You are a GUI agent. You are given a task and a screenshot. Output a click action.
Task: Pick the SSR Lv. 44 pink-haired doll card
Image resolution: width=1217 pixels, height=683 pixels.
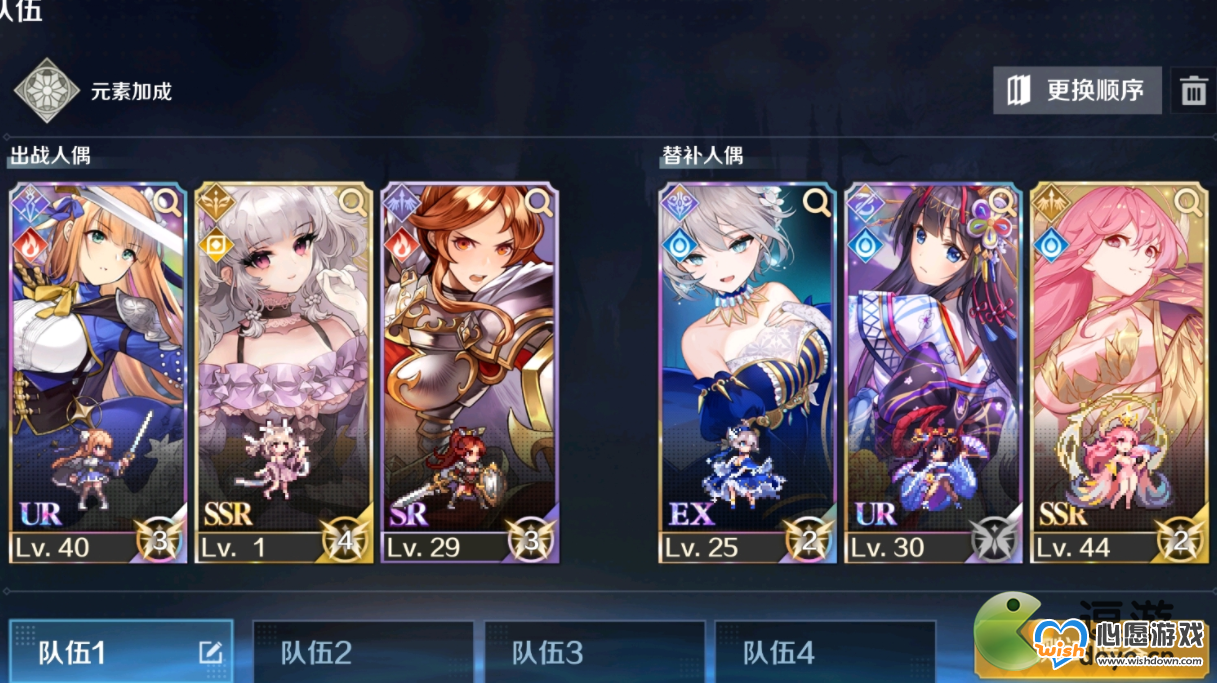(x=1118, y=370)
